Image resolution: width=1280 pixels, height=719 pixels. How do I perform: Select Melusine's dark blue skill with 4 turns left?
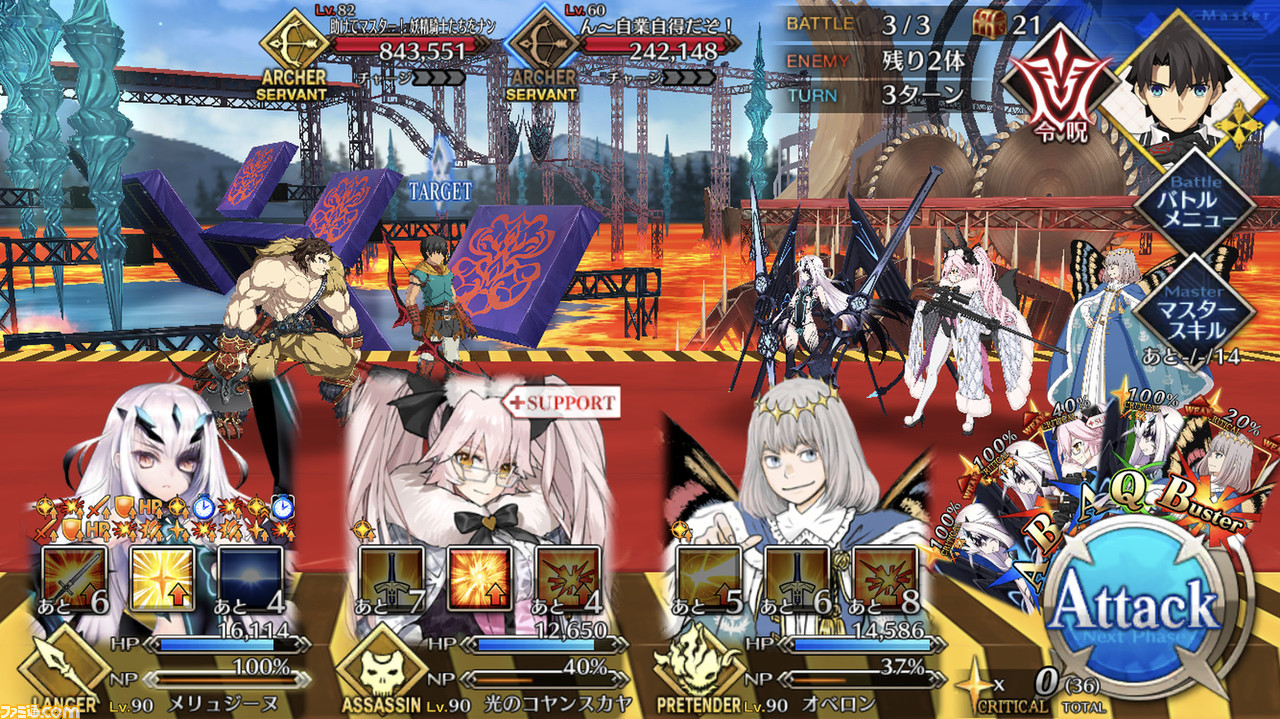(x=250, y=579)
